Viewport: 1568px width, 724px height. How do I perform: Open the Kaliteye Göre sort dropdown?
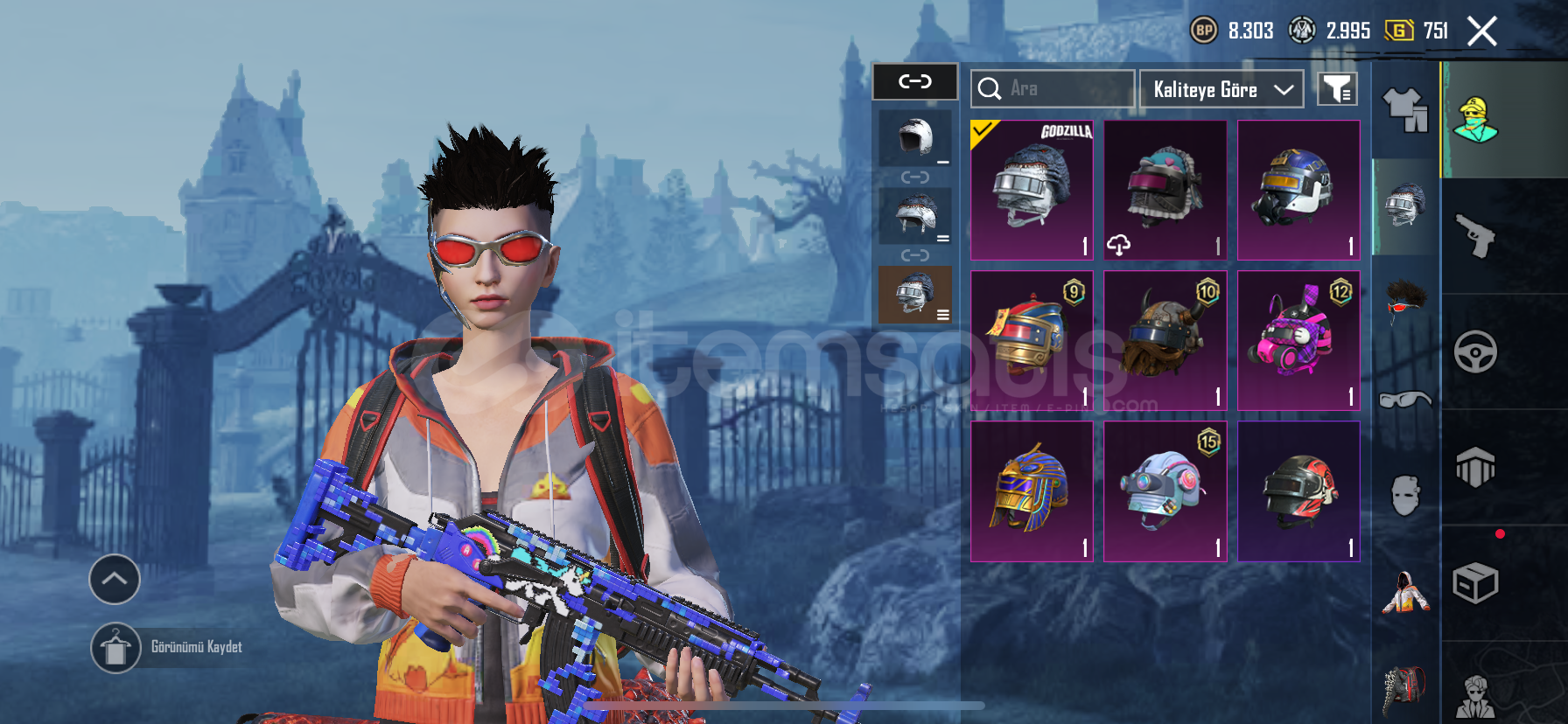(1221, 89)
